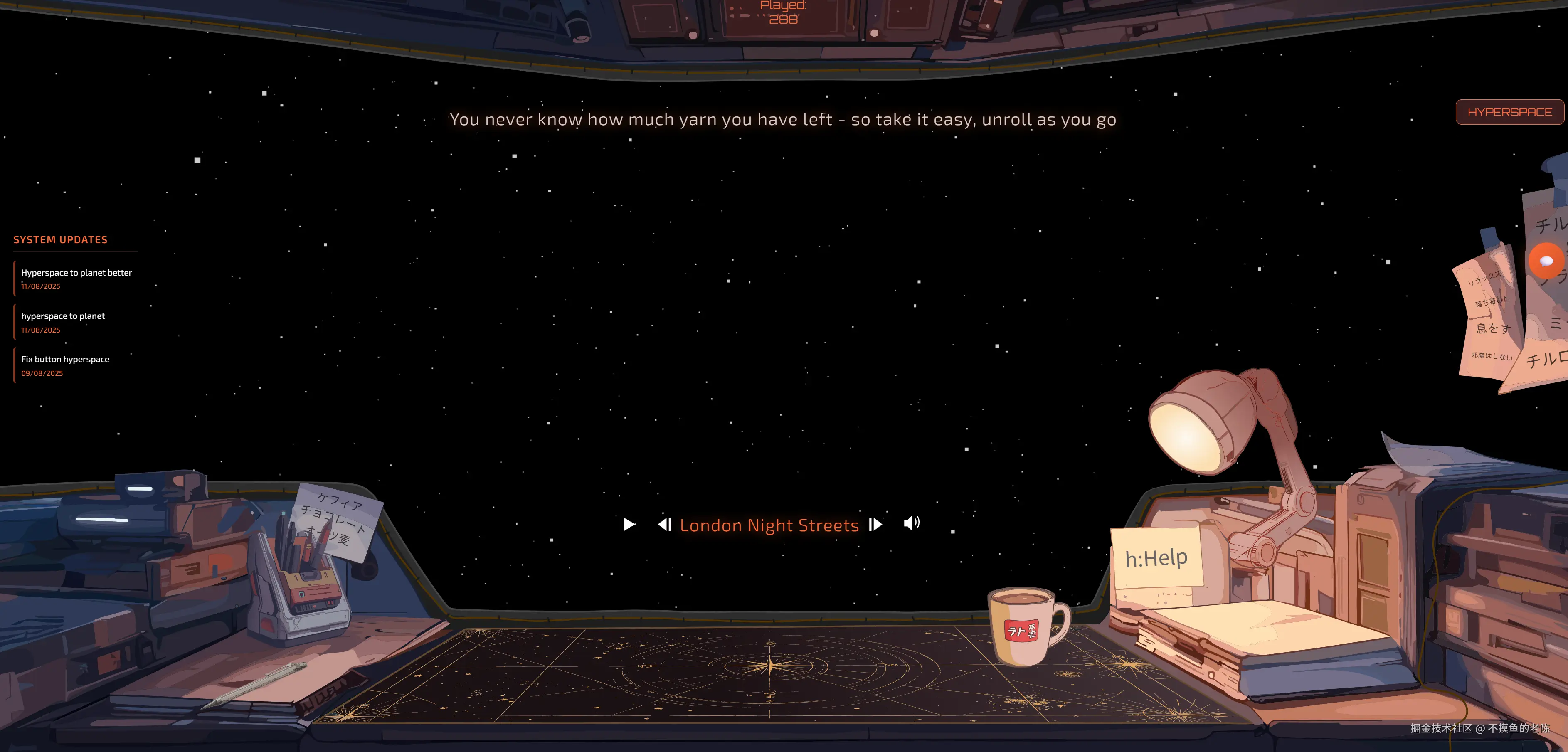
Task: Toggle the speaker volume icon
Action: 911,523
